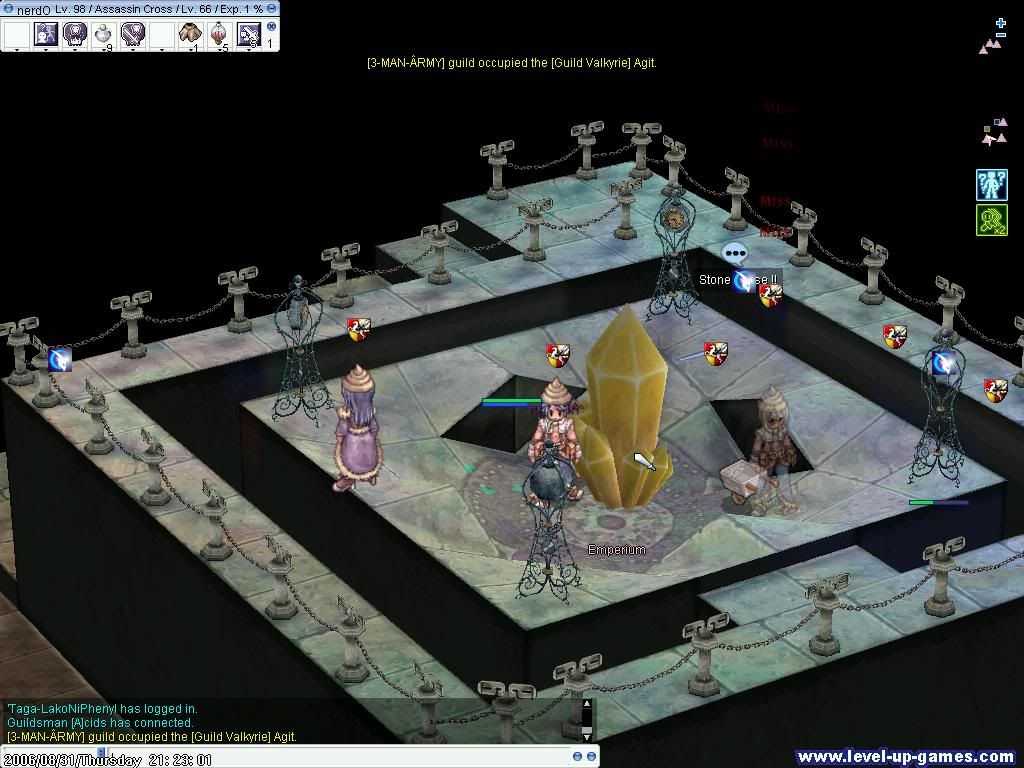Screen dimensions: 1024x768
Task: Activate the sword strike skill in the hotbar
Action: (248, 35)
